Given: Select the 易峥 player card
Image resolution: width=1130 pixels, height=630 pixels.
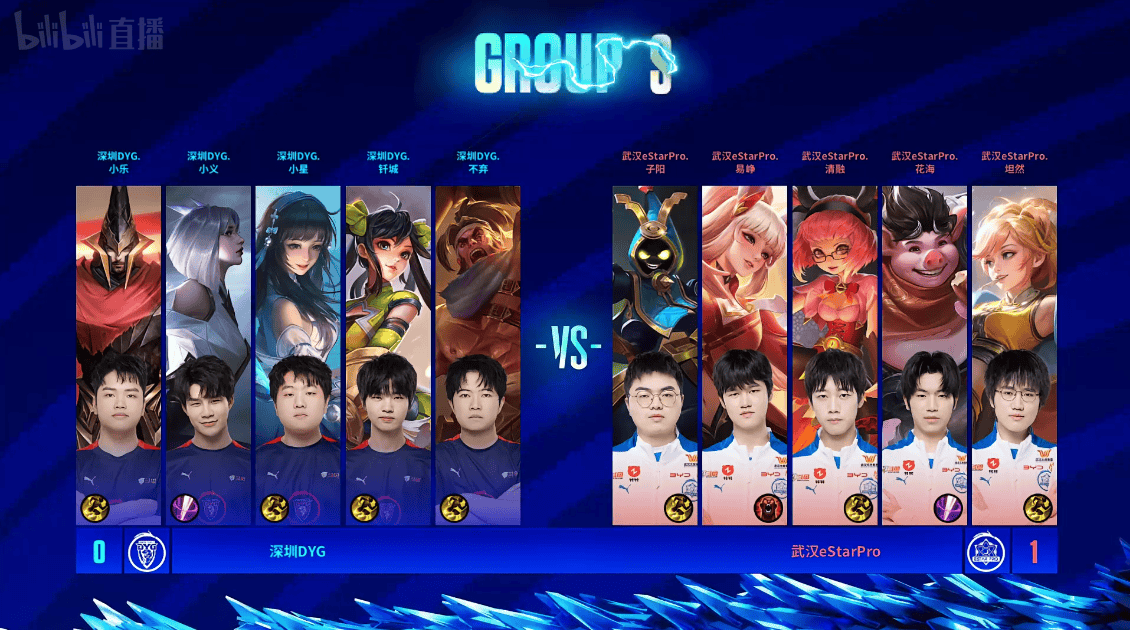Looking at the screenshot, I should 745,355.
